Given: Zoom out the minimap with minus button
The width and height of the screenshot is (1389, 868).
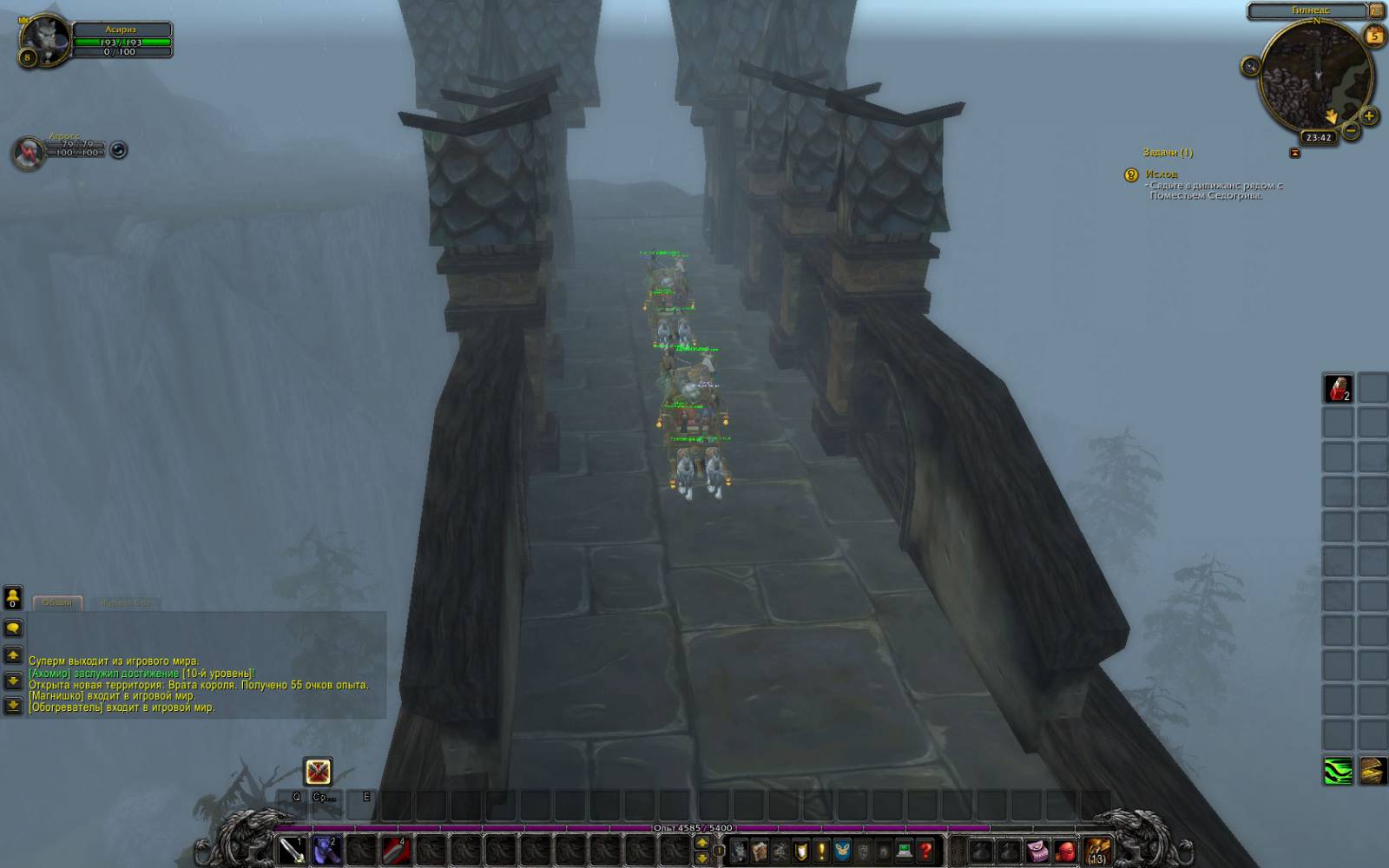Looking at the screenshot, I should pyautogui.click(x=1351, y=131).
